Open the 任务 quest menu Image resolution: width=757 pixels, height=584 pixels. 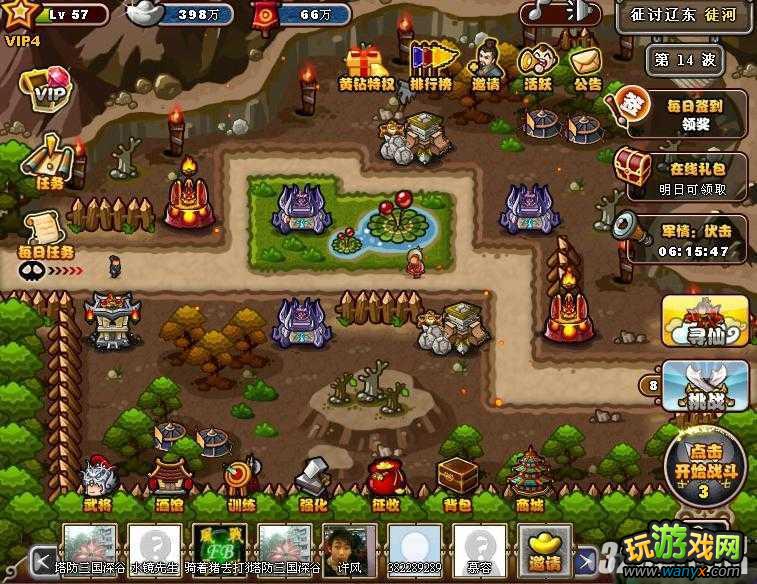[x=46, y=160]
